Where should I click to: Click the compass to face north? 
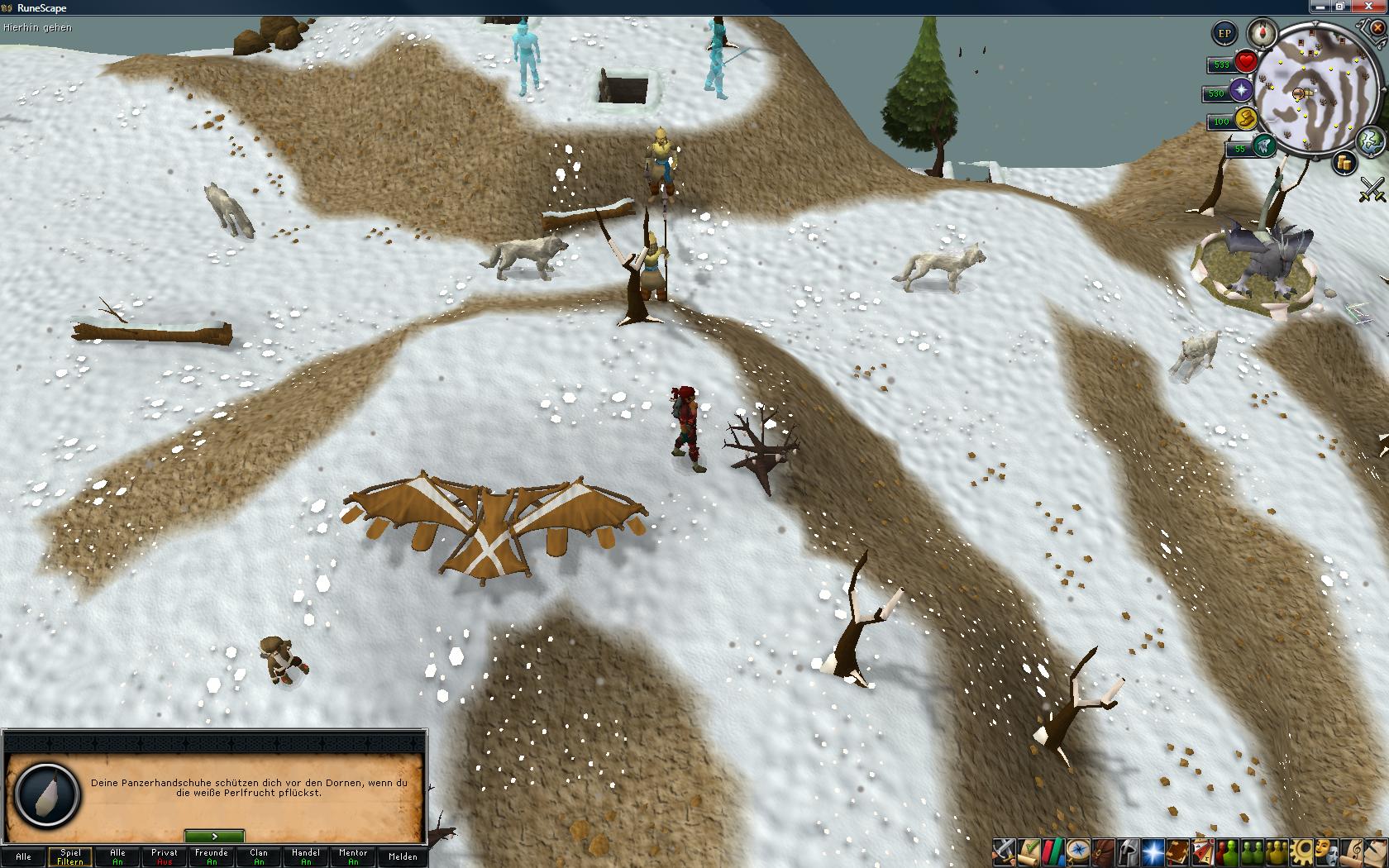(x=1263, y=33)
